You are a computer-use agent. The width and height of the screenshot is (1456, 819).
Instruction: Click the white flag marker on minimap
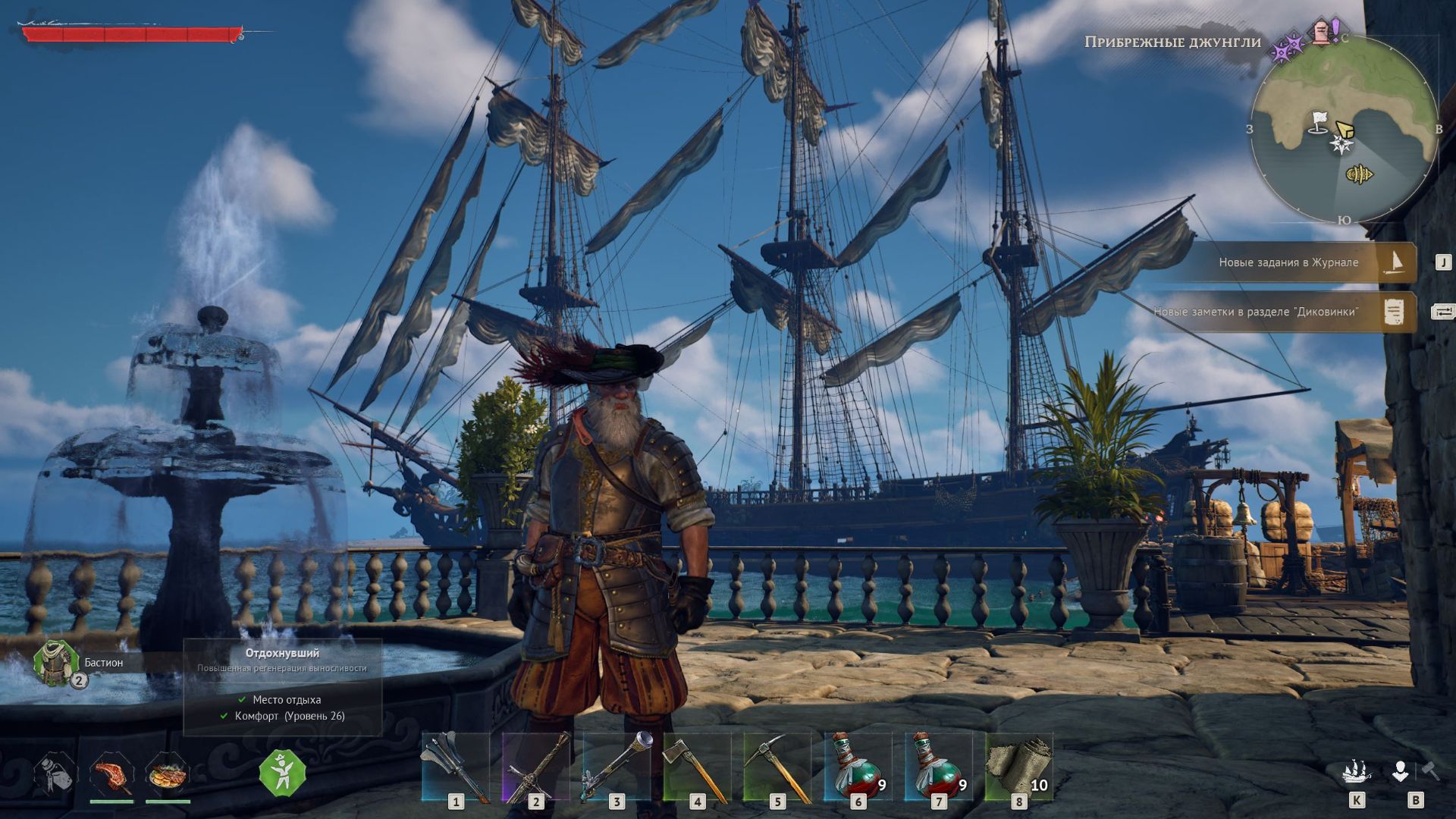(x=1319, y=121)
